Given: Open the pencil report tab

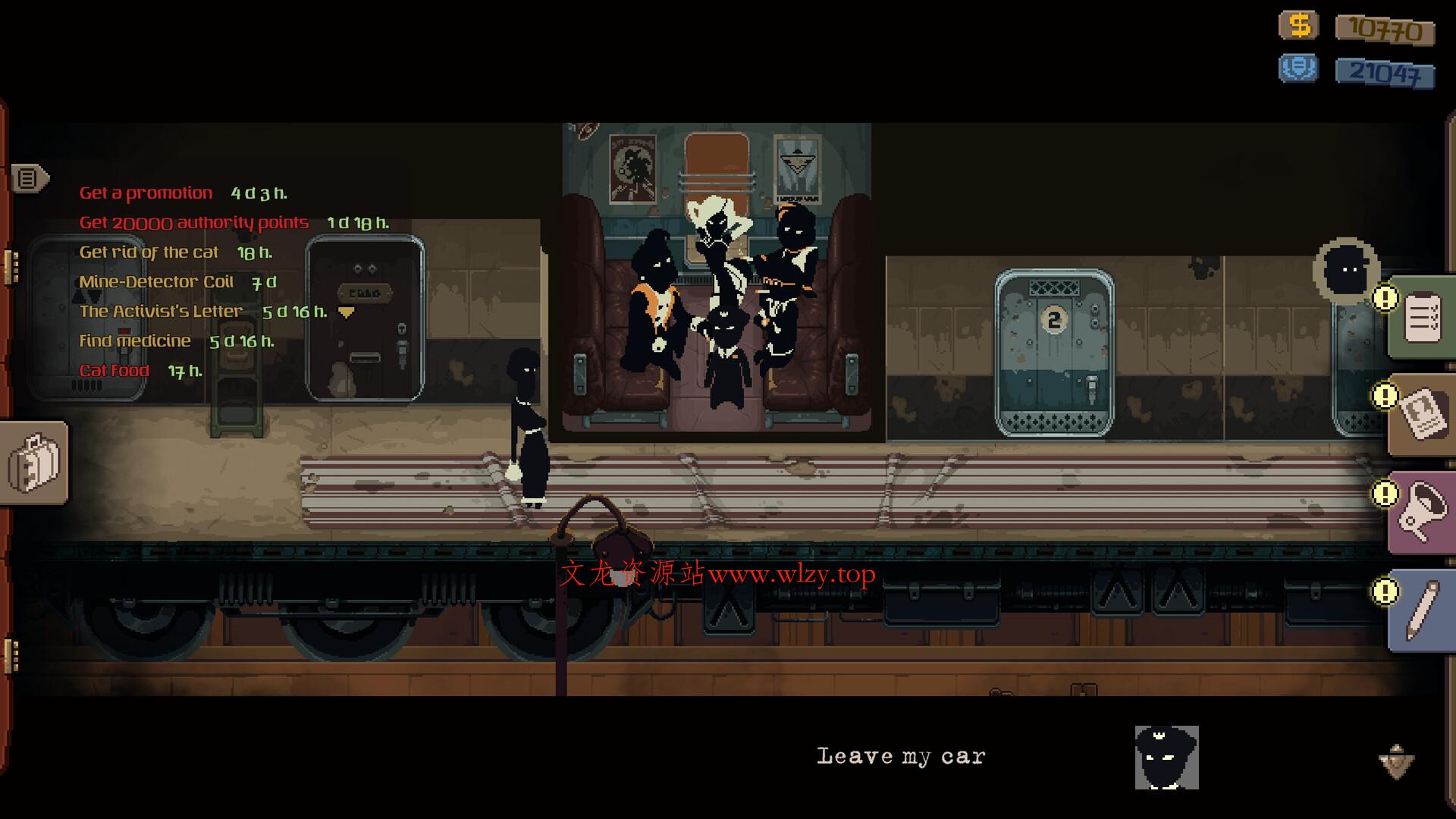Looking at the screenshot, I should pos(1423,610).
